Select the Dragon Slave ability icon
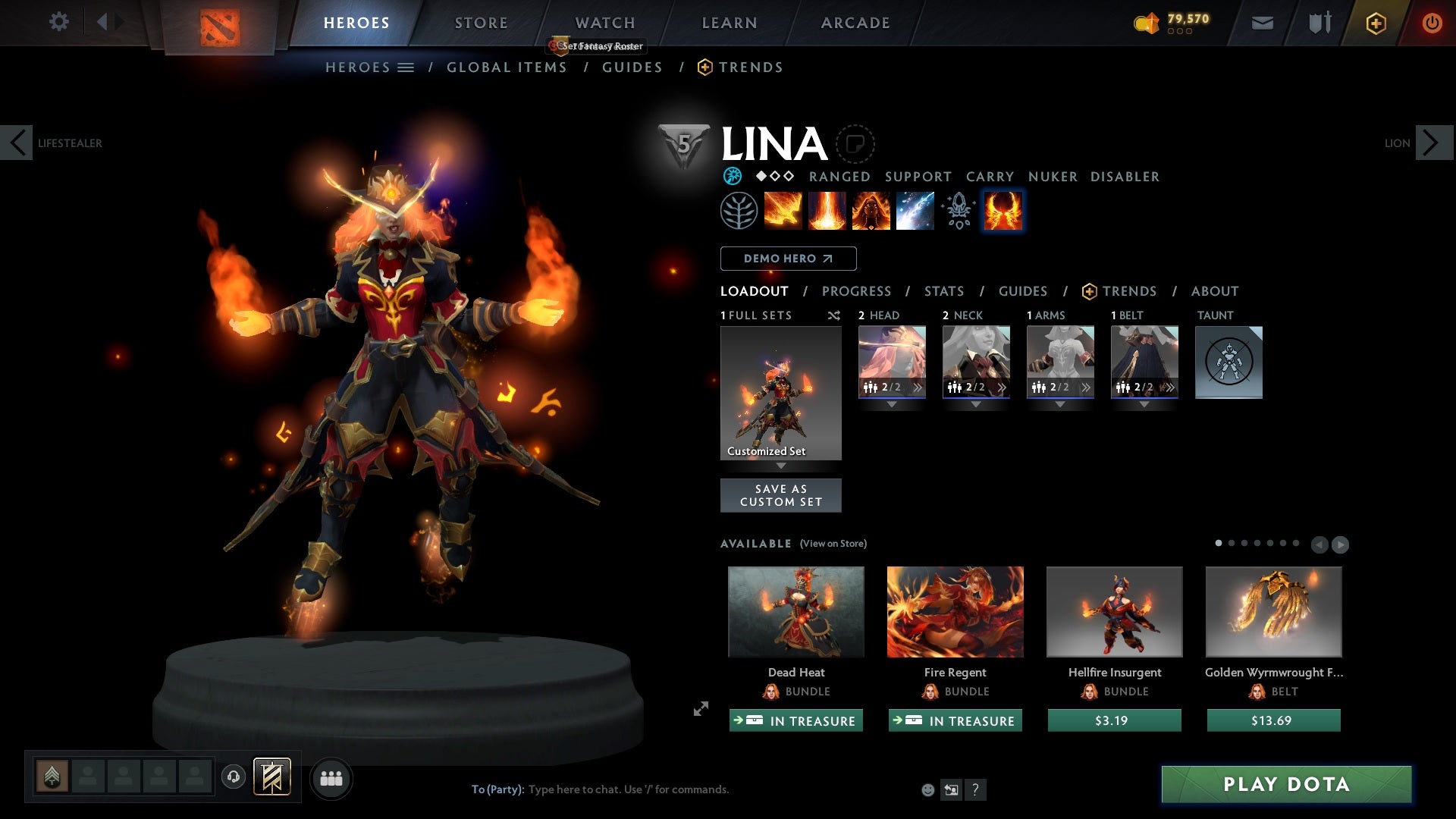Viewport: 1456px width, 819px height. click(784, 211)
